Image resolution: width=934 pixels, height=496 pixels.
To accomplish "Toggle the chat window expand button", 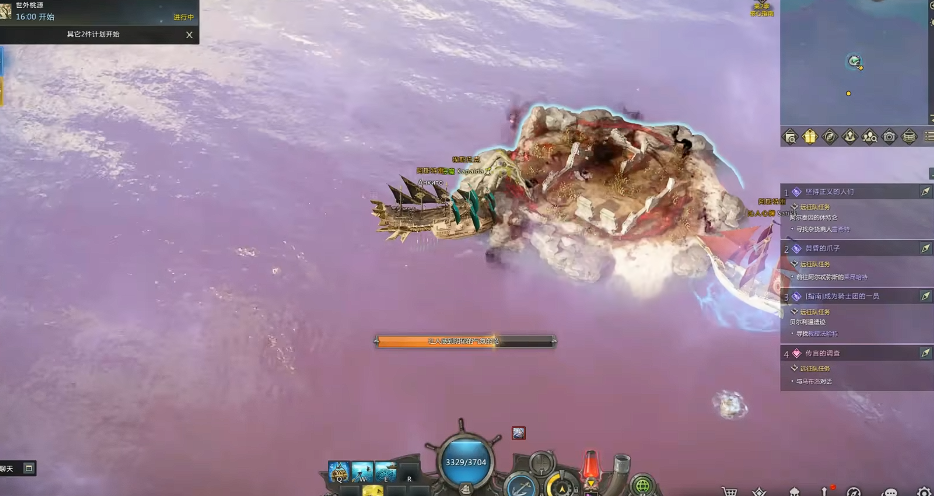I will [x=29, y=467].
